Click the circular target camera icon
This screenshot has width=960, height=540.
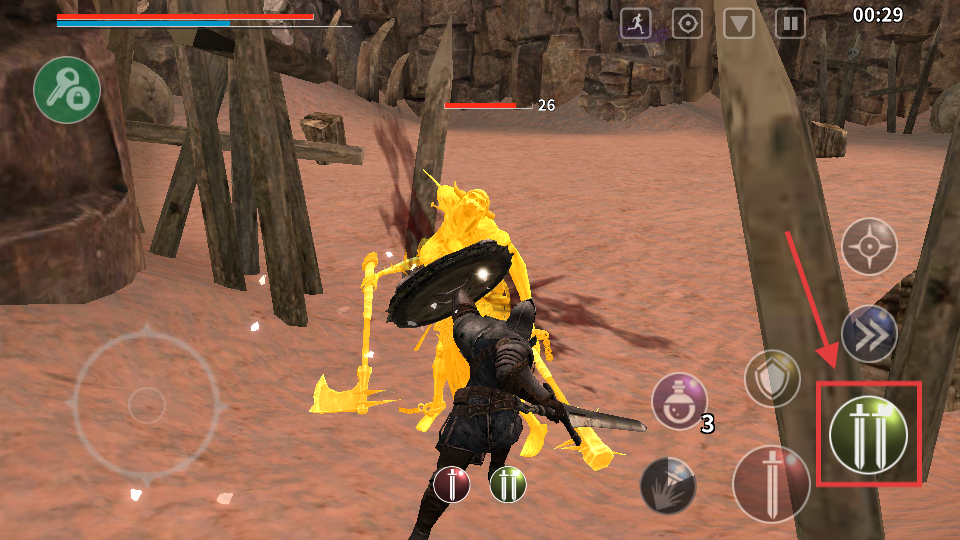pyautogui.click(x=687, y=23)
